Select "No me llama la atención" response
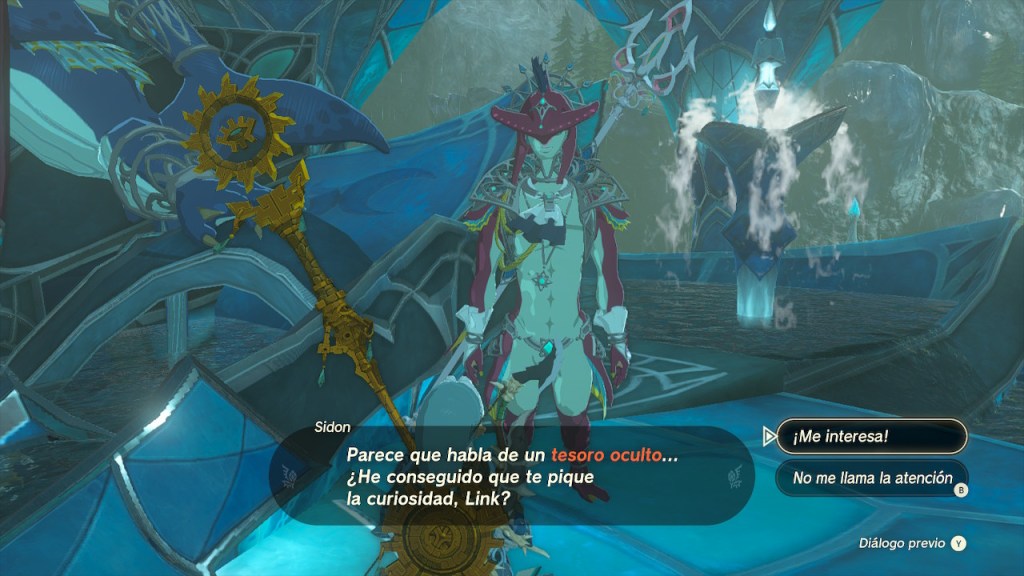Viewport: 1024px width, 576px height. pyautogui.click(x=871, y=478)
